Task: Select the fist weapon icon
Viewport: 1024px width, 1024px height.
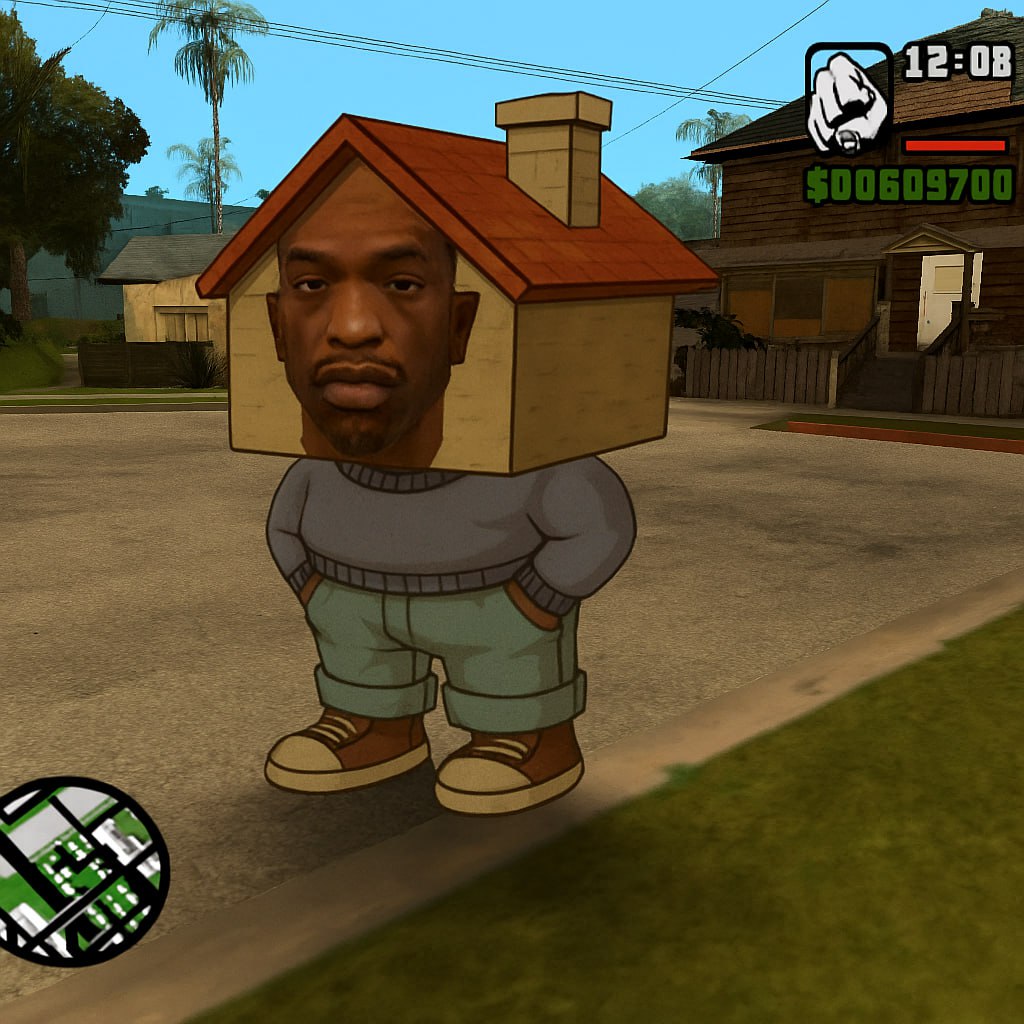Action: point(848,99)
